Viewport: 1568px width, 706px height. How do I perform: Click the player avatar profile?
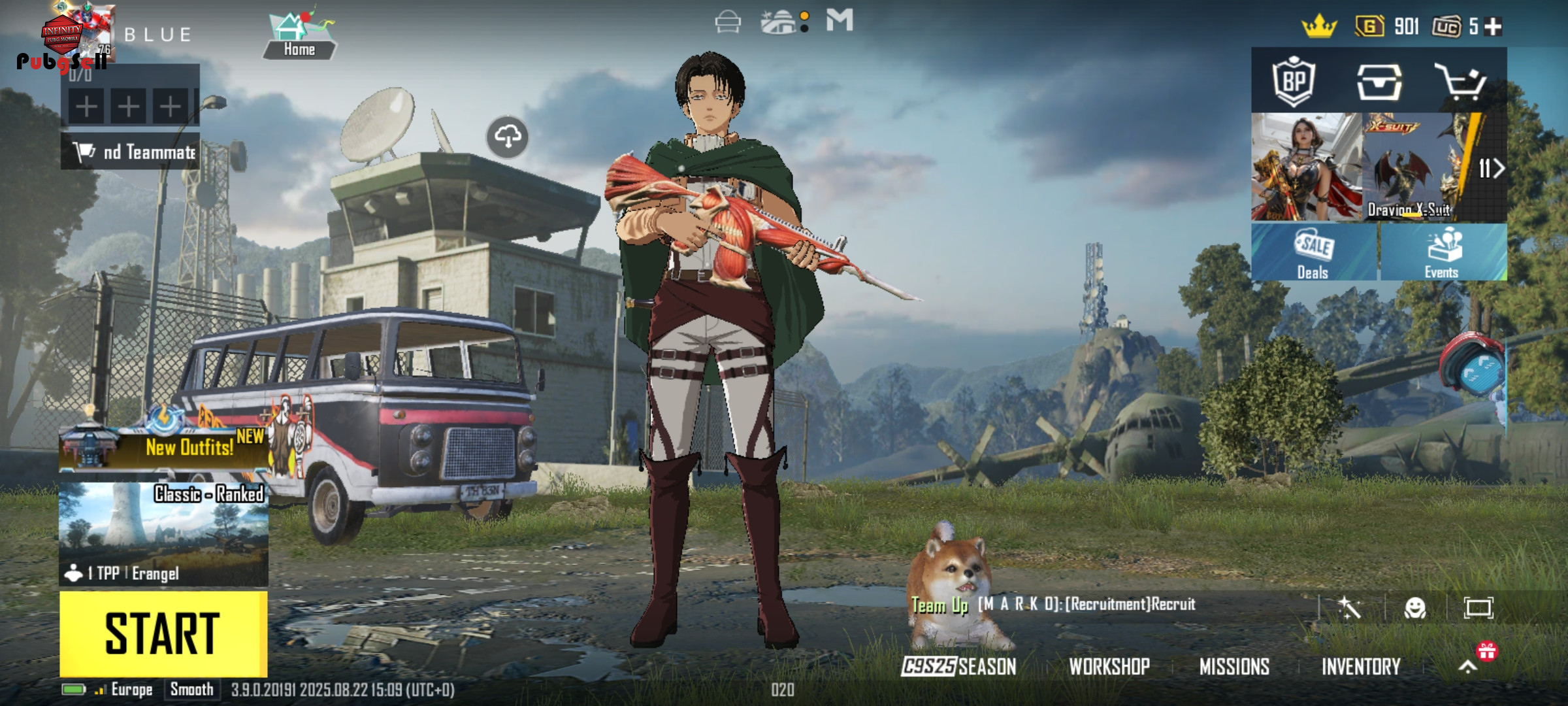click(x=82, y=34)
